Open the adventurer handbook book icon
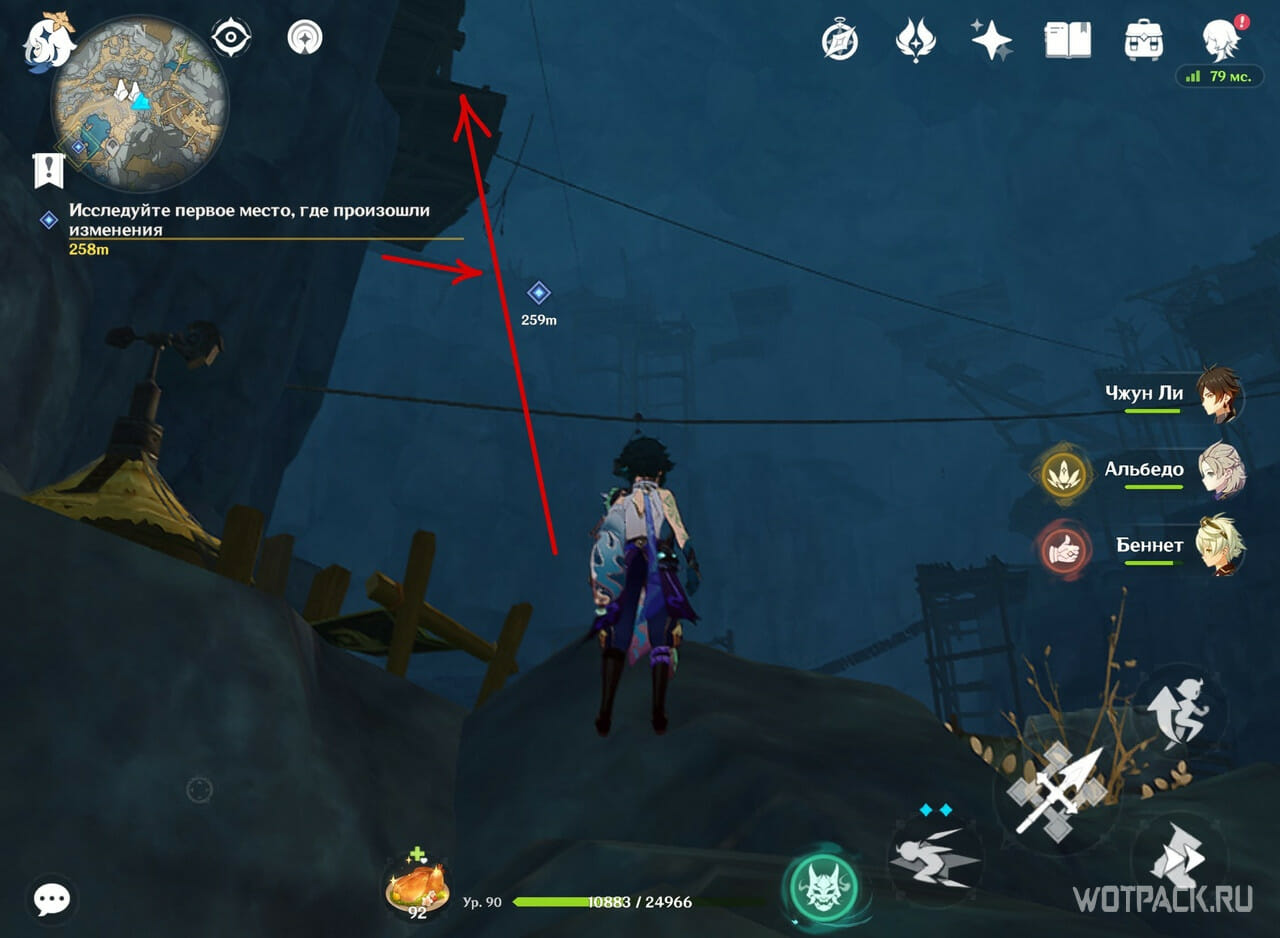Viewport: 1280px width, 938px height. [x=1067, y=41]
